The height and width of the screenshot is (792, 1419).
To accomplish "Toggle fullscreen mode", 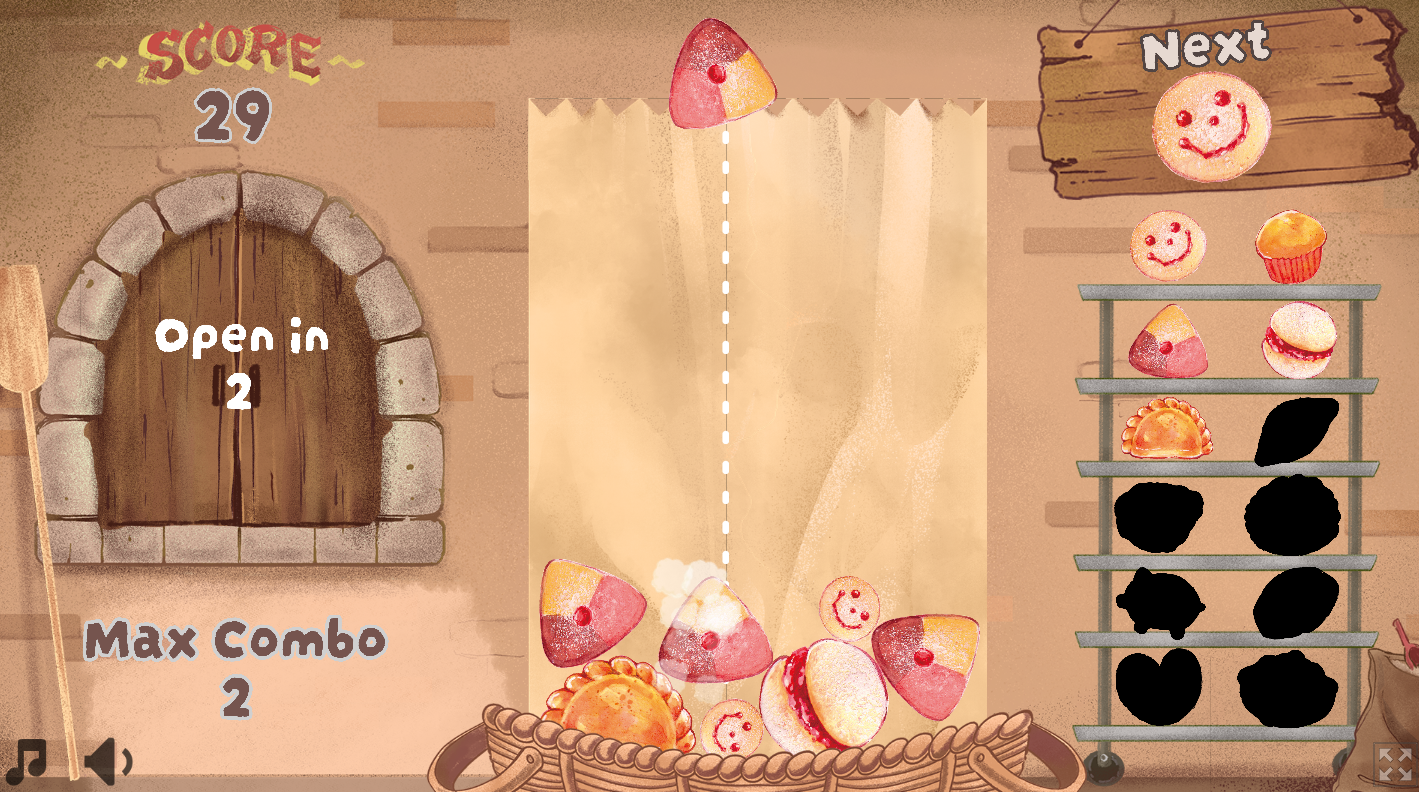I will tap(1396, 765).
